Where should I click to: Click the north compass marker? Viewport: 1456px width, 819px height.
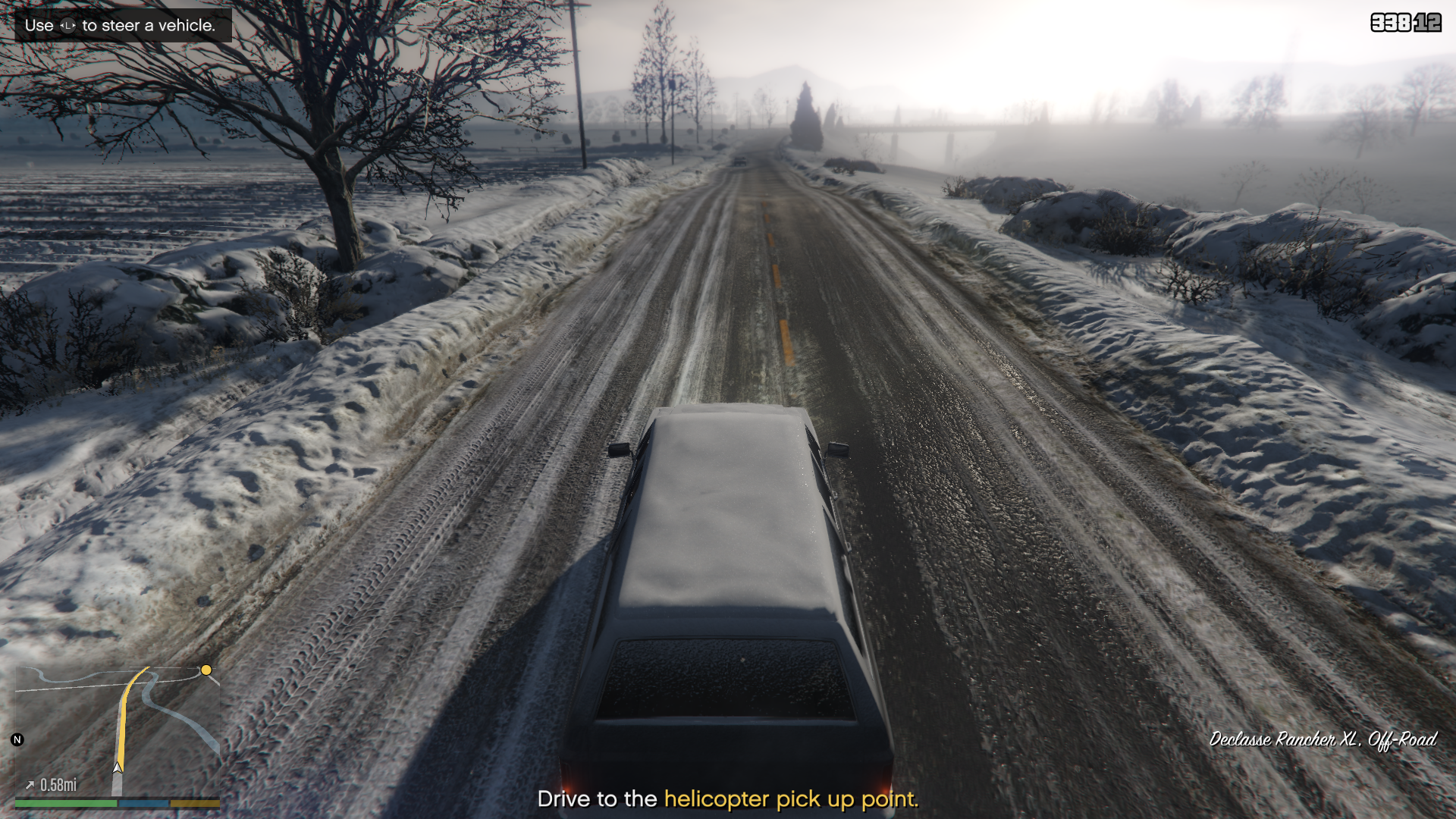17,739
